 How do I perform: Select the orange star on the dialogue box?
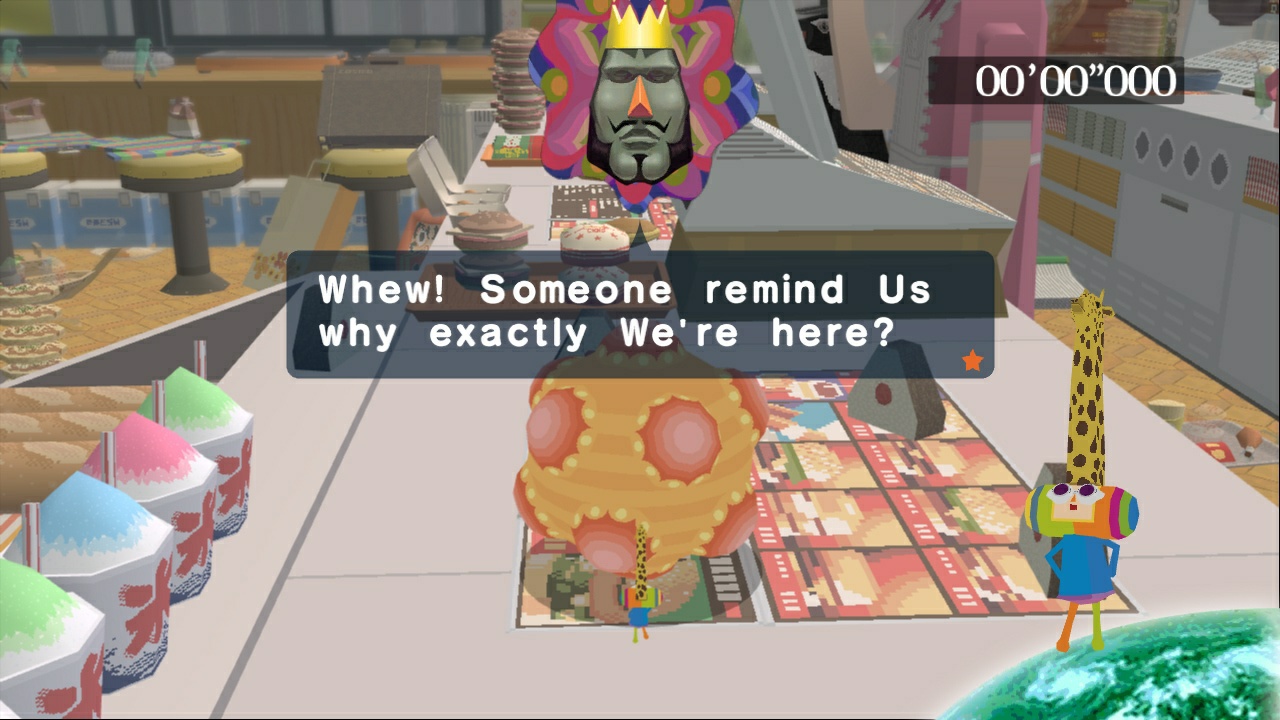(x=970, y=361)
